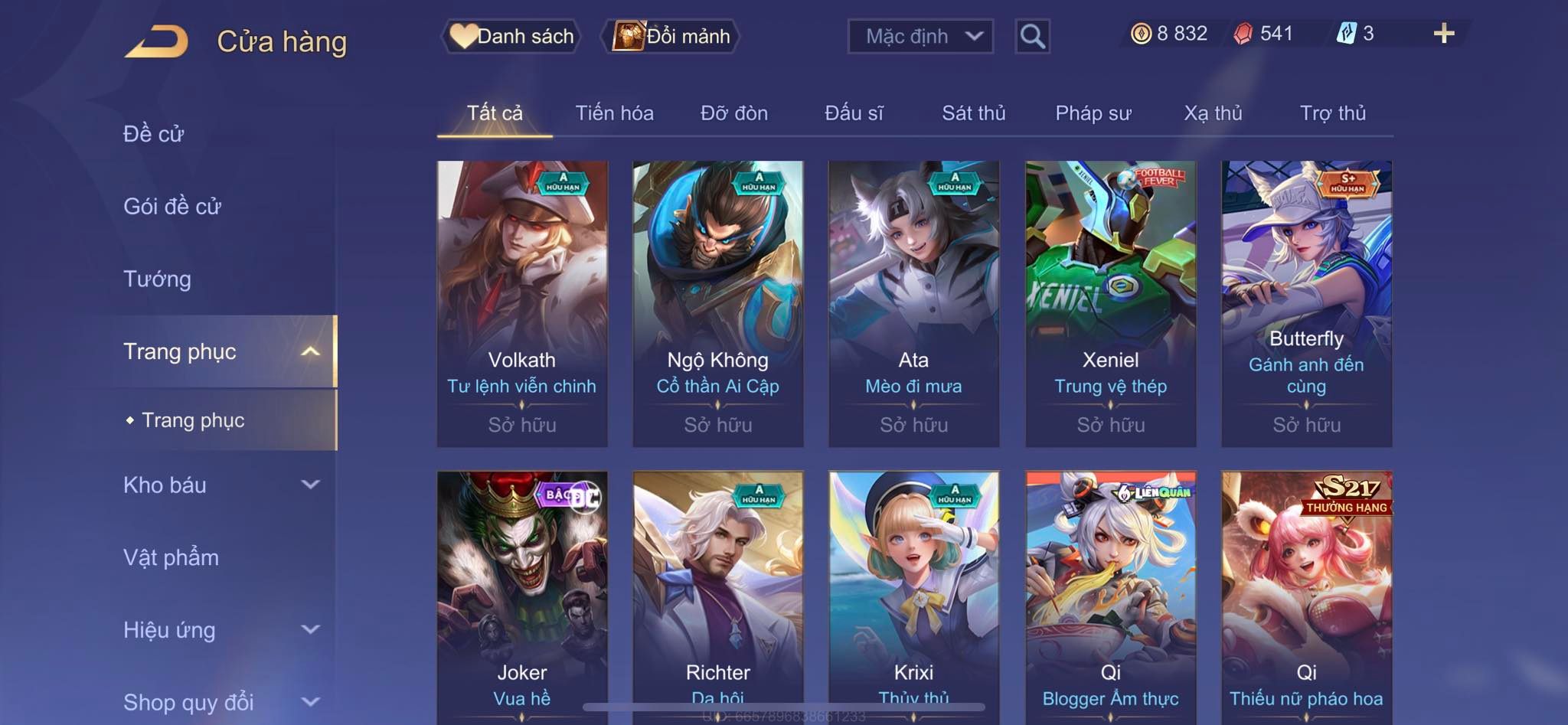View the Joker Vua hề skin

coord(522,597)
